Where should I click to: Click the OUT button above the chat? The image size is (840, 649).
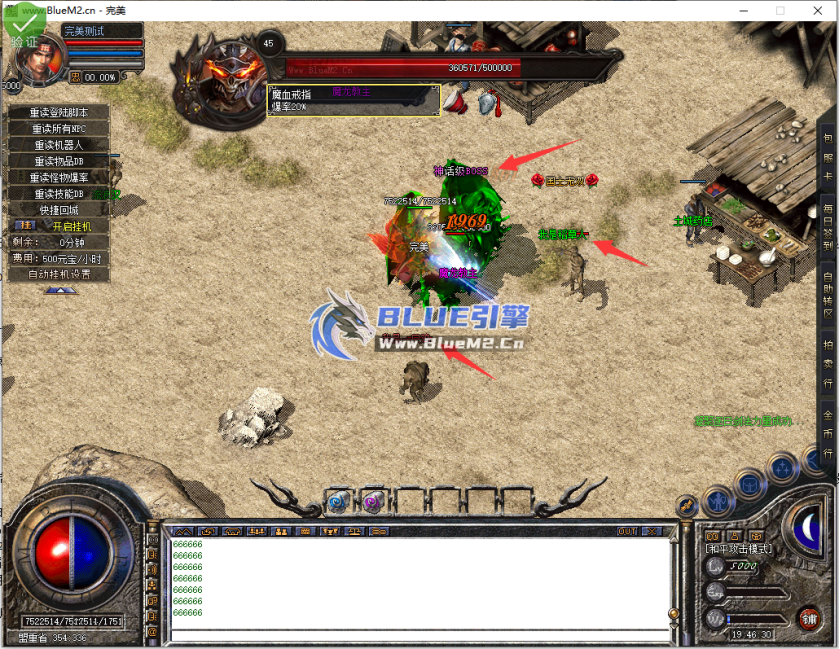coord(627,531)
